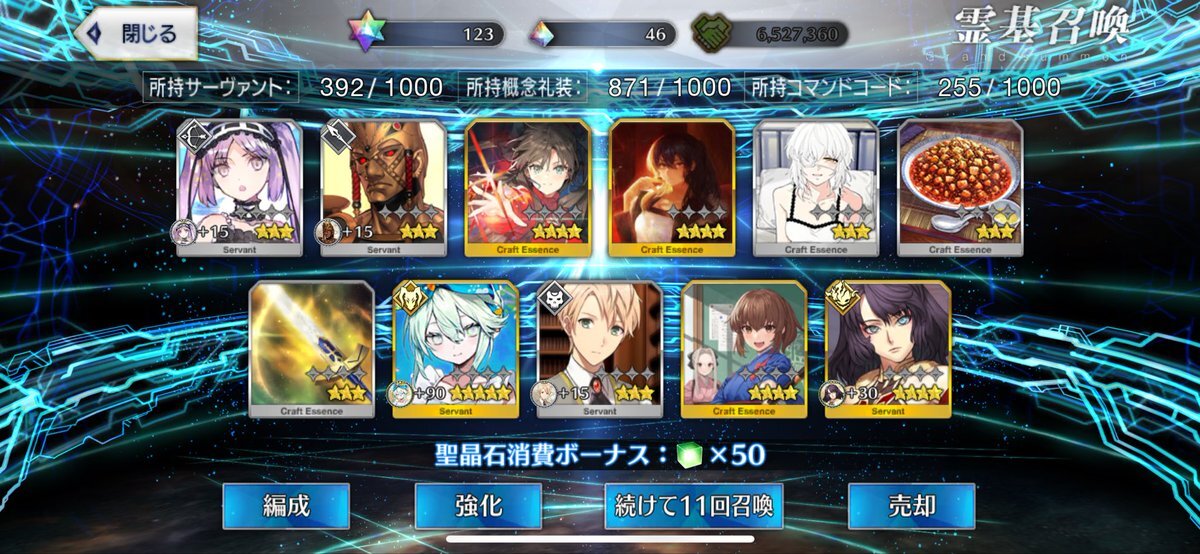This screenshot has width=1200, height=554.
Task: Choose the golden sword craft essence card
Action: pyautogui.click(x=312, y=349)
